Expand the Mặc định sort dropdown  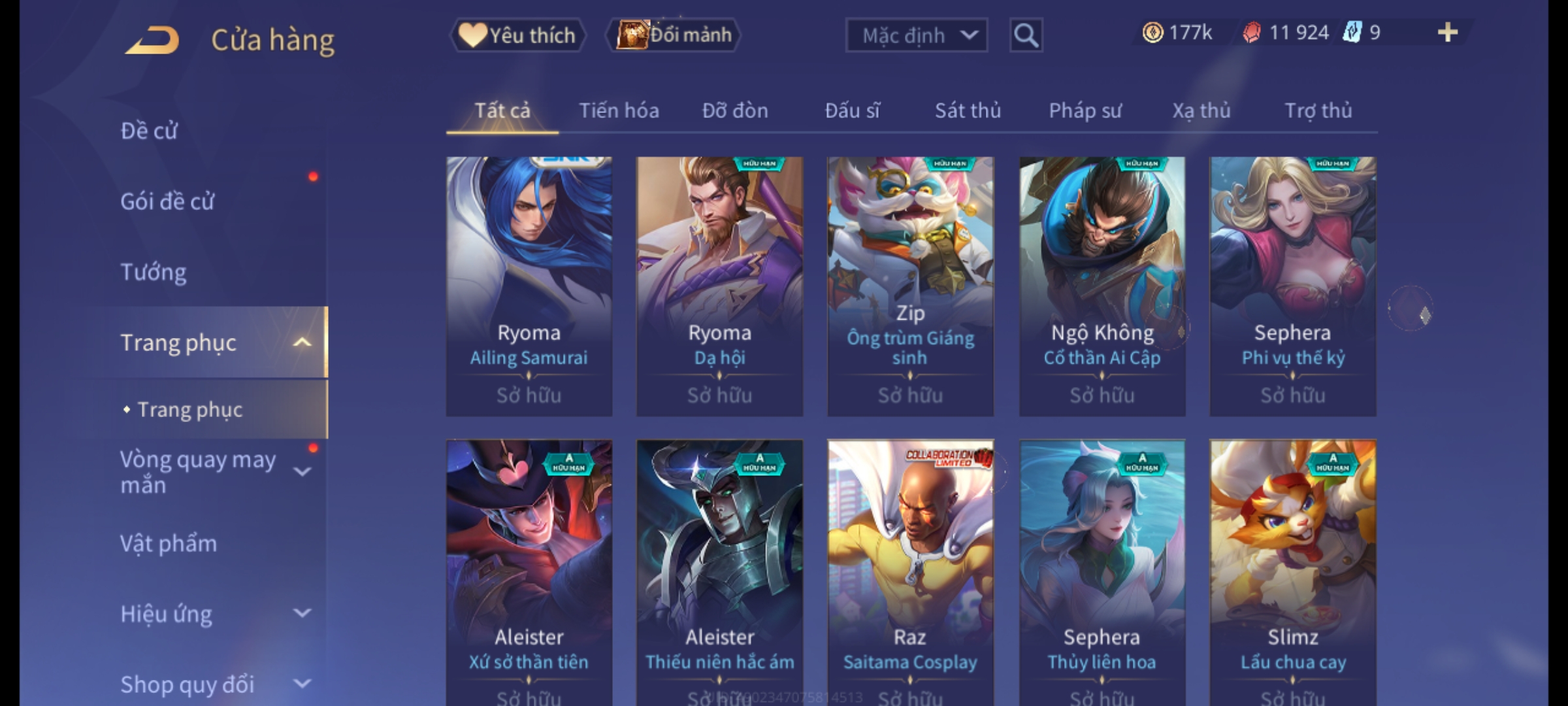pyautogui.click(x=916, y=35)
